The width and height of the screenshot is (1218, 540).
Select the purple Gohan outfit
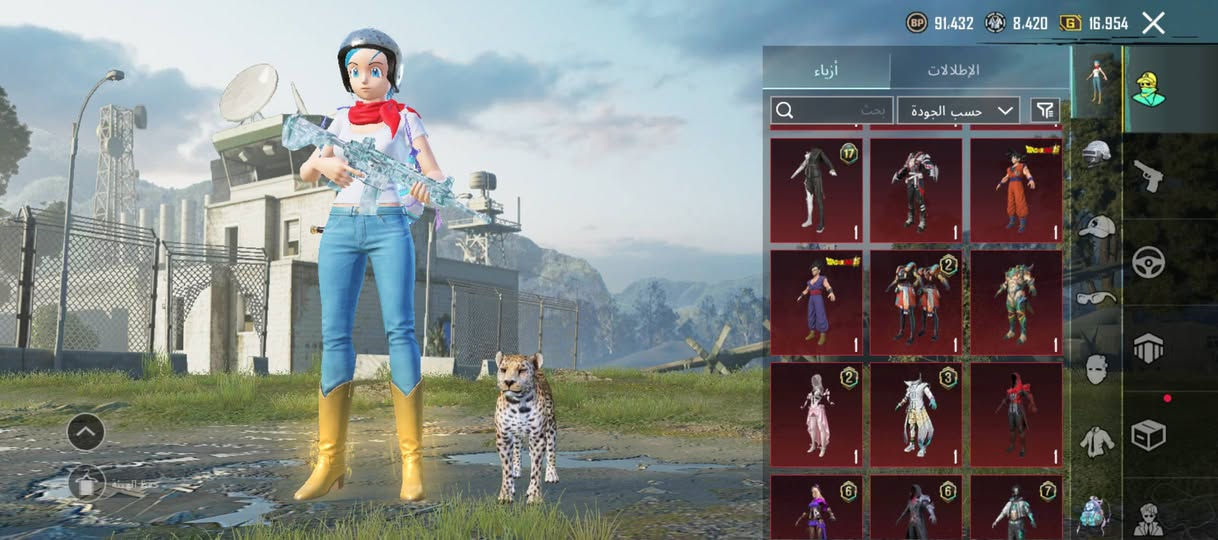pyautogui.click(x=816, y=302)
